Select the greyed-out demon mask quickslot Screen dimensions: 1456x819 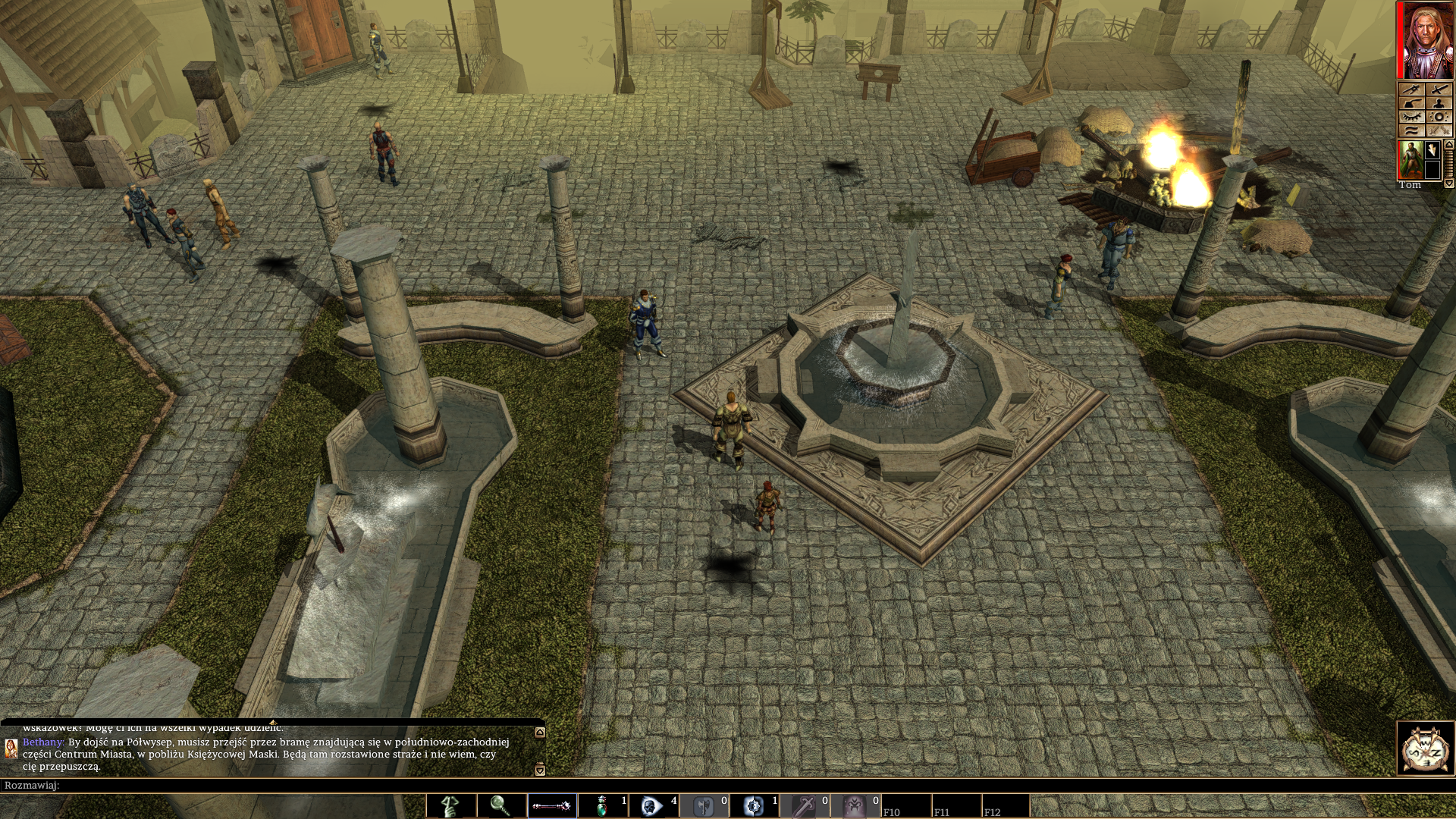point(855,805)
